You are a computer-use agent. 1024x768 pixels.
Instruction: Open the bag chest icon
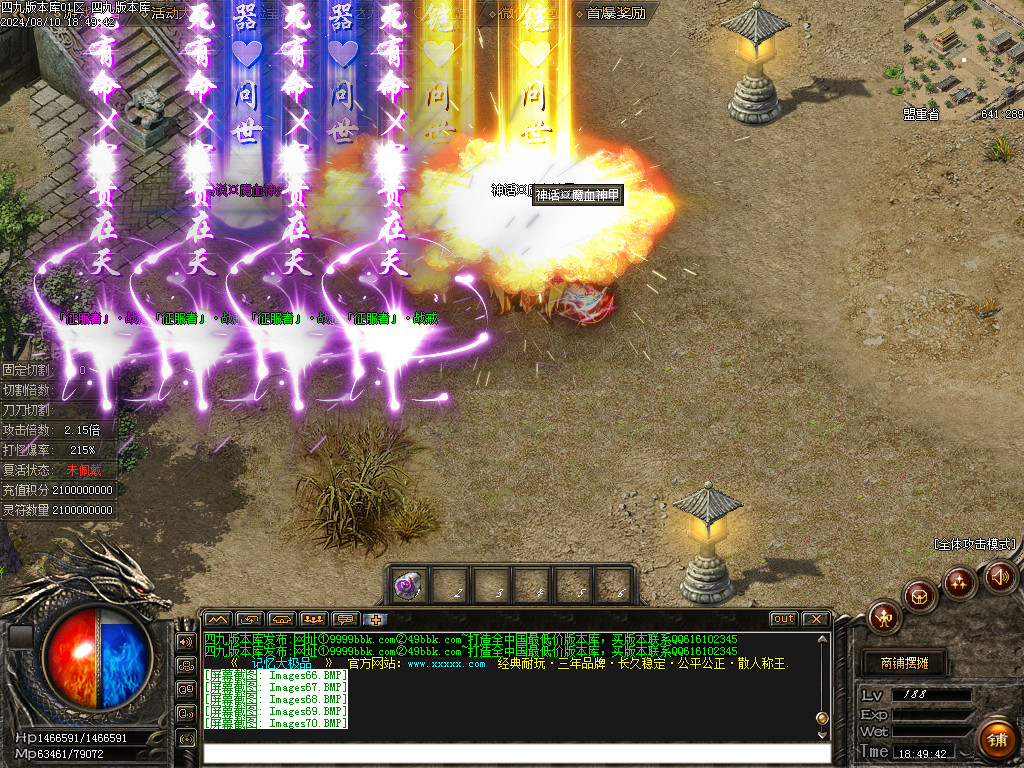[920, 596]
